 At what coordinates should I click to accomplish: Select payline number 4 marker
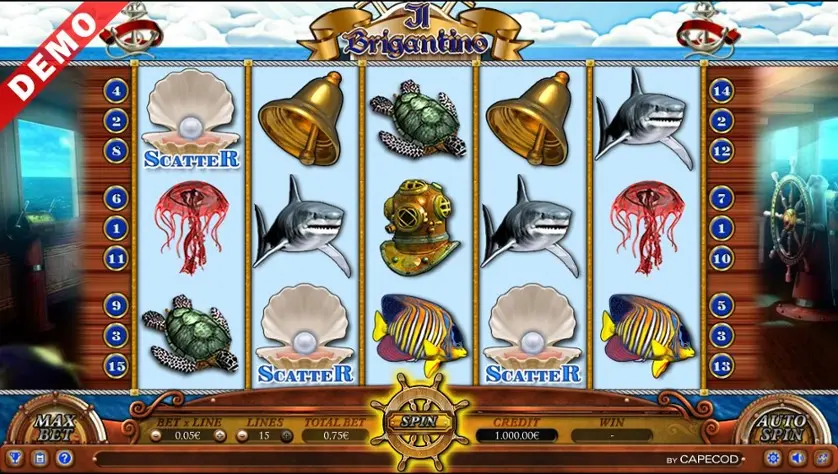116,91
